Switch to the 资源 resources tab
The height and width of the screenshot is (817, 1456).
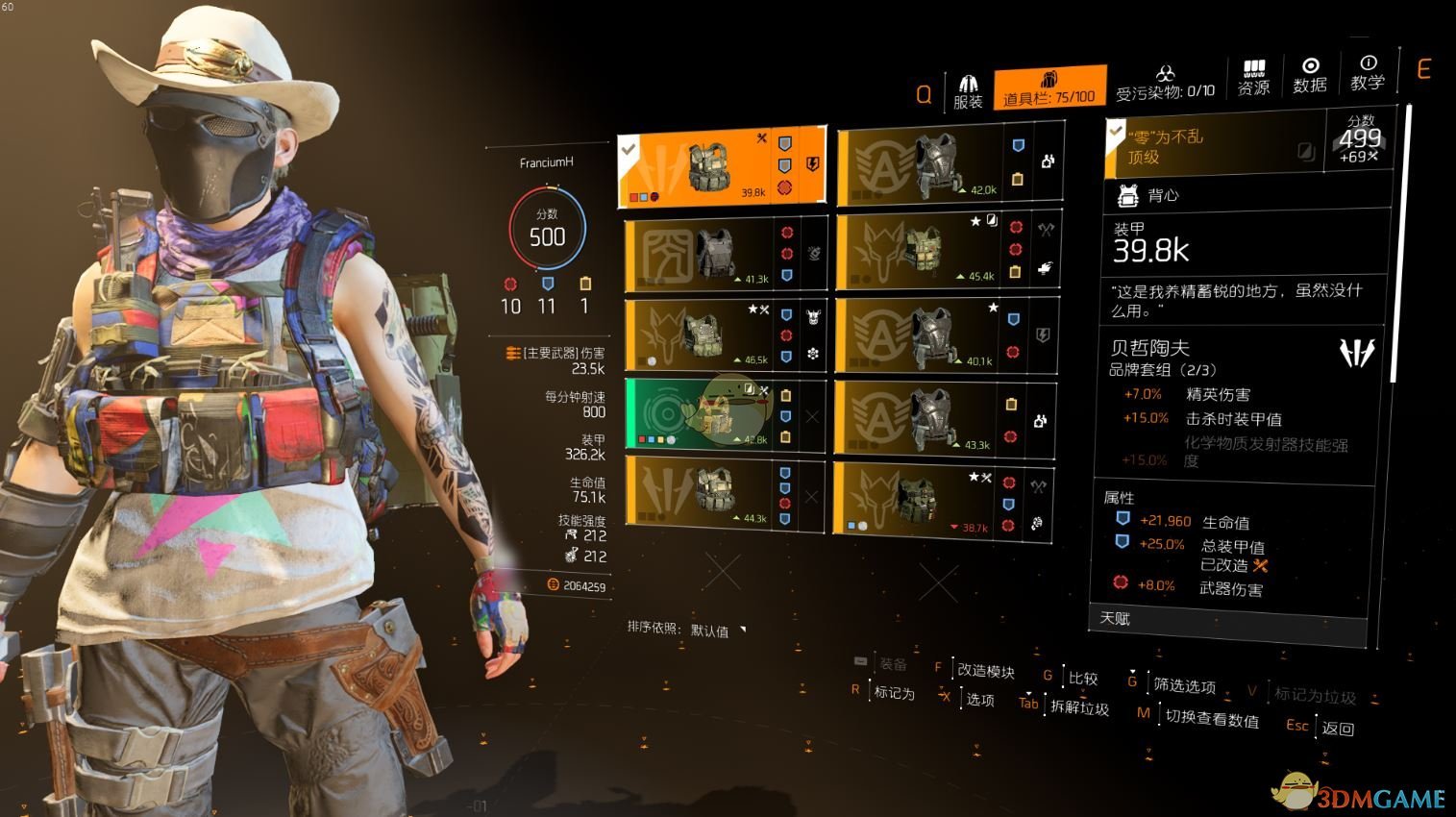[x=1253, y=79]
